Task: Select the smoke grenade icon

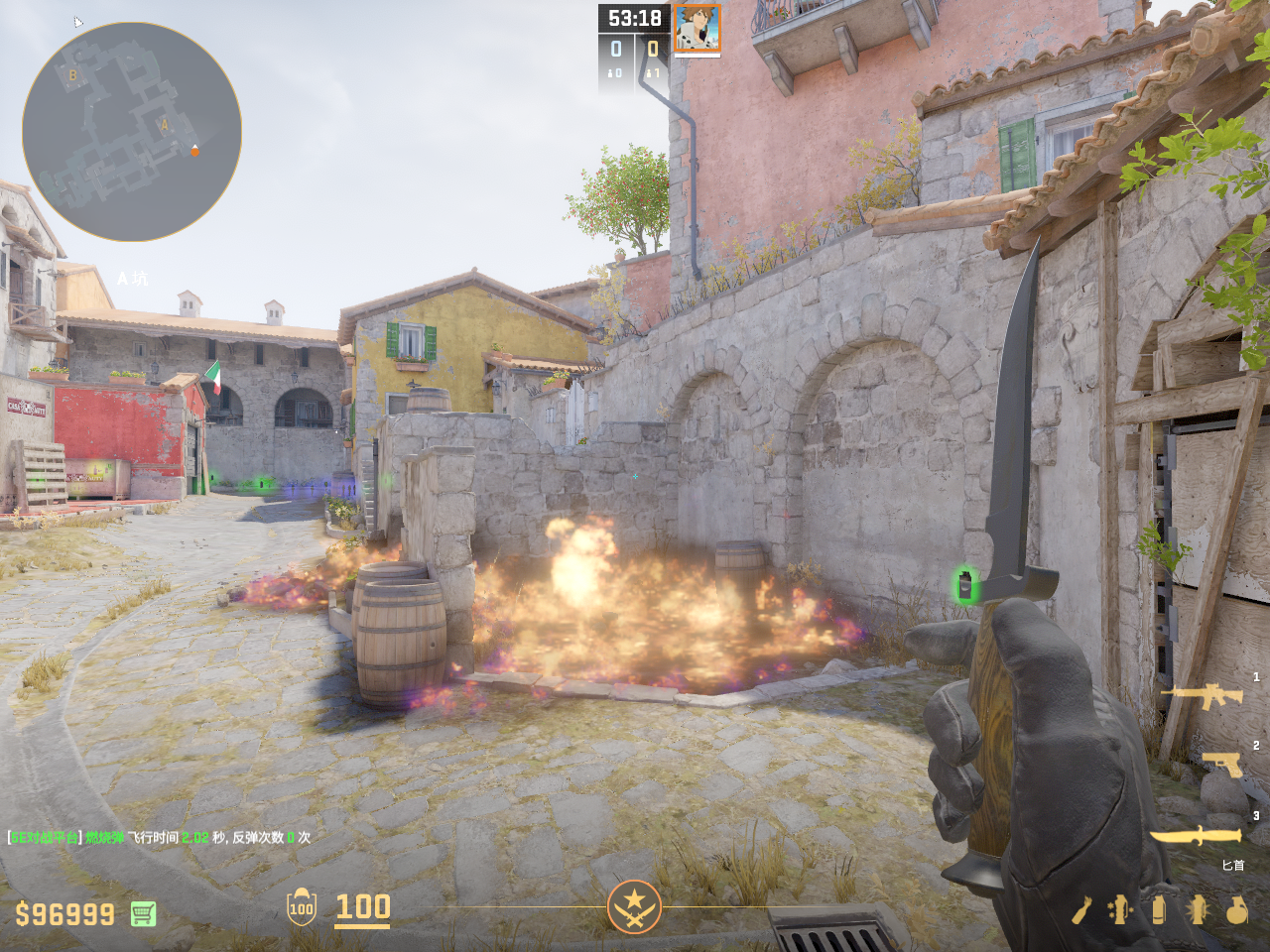Action: click(1158, 909)
